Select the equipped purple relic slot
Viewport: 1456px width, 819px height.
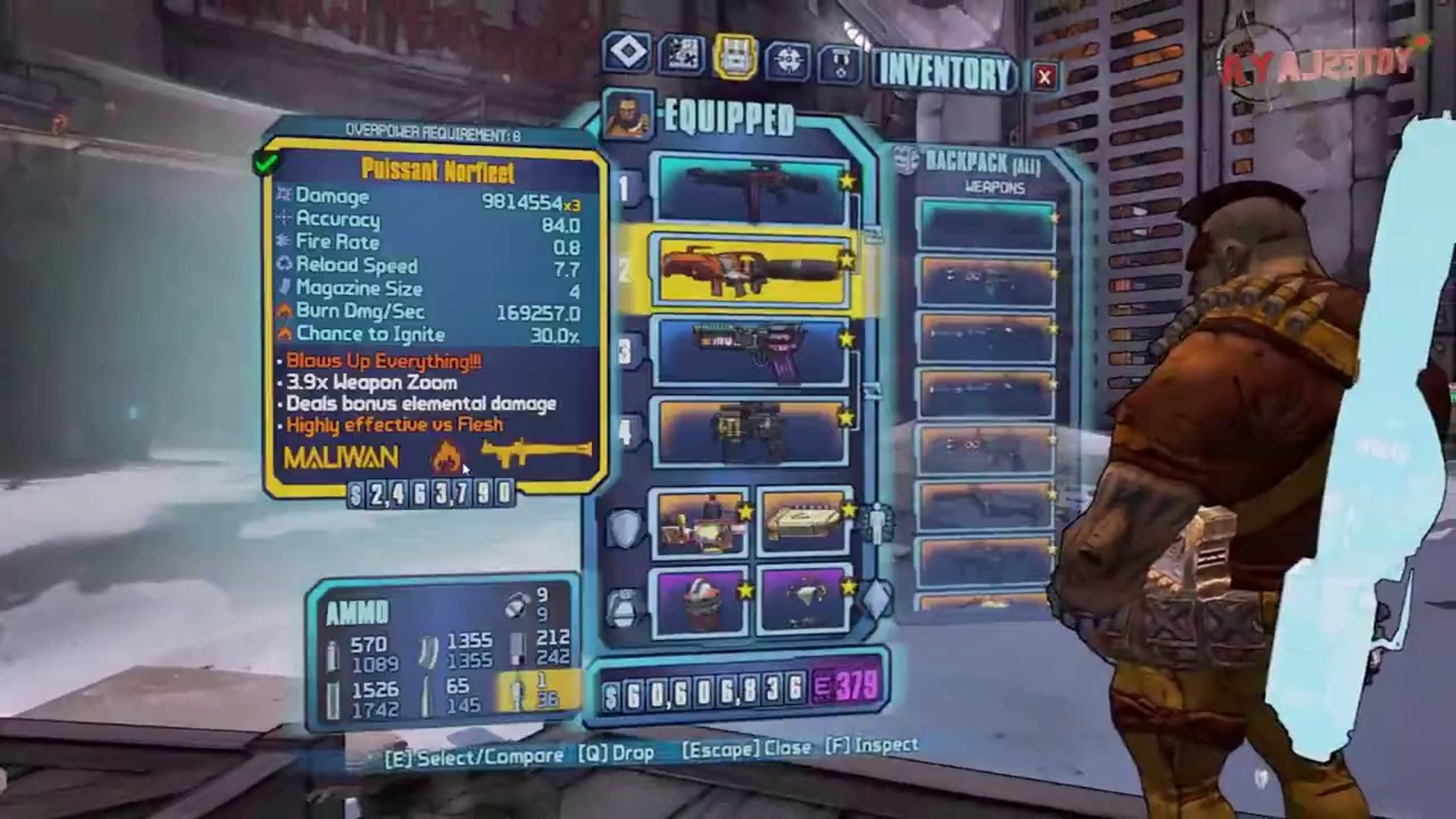coord(804,598)
